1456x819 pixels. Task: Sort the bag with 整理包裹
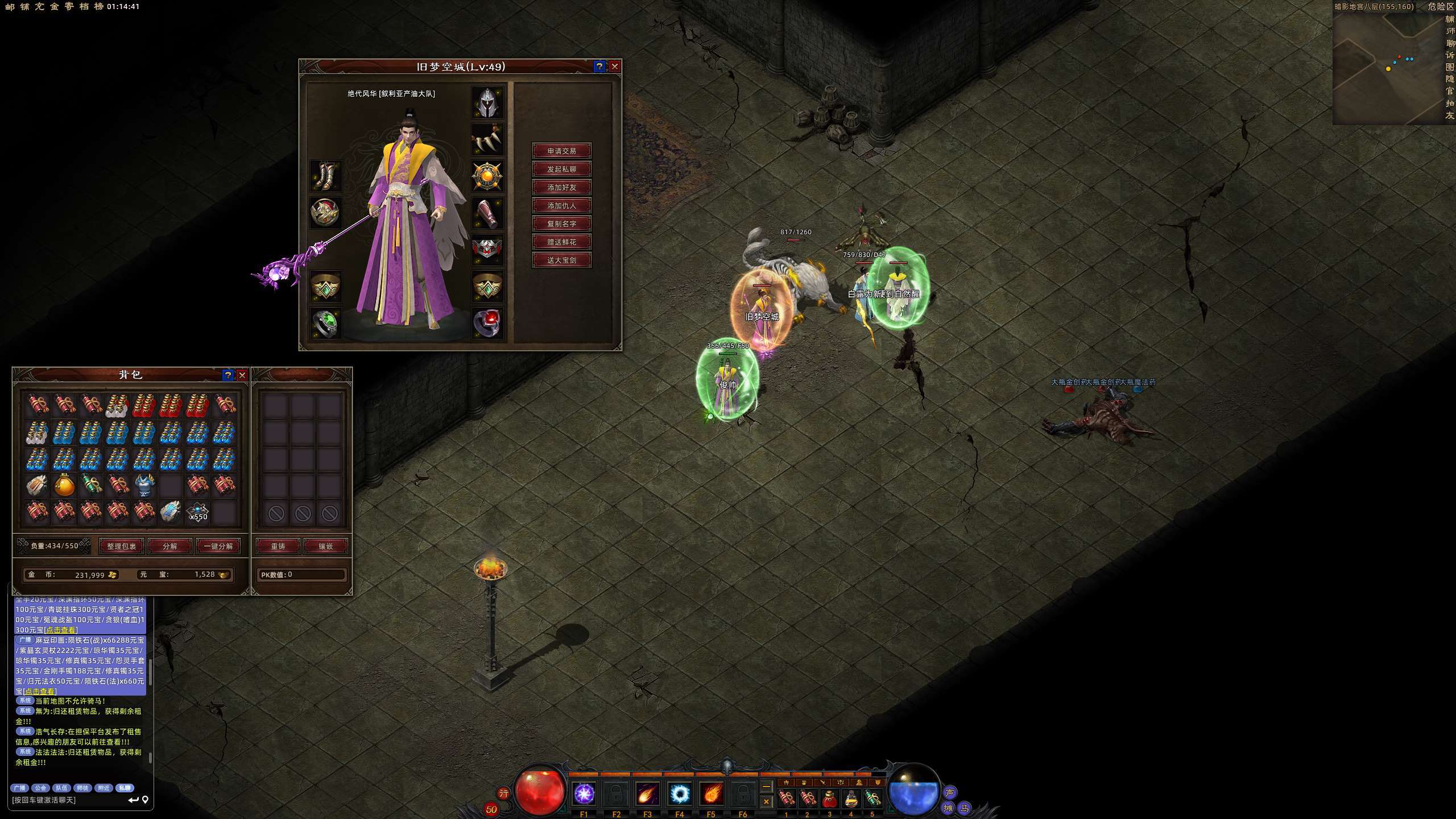click(x=121, y=546)
